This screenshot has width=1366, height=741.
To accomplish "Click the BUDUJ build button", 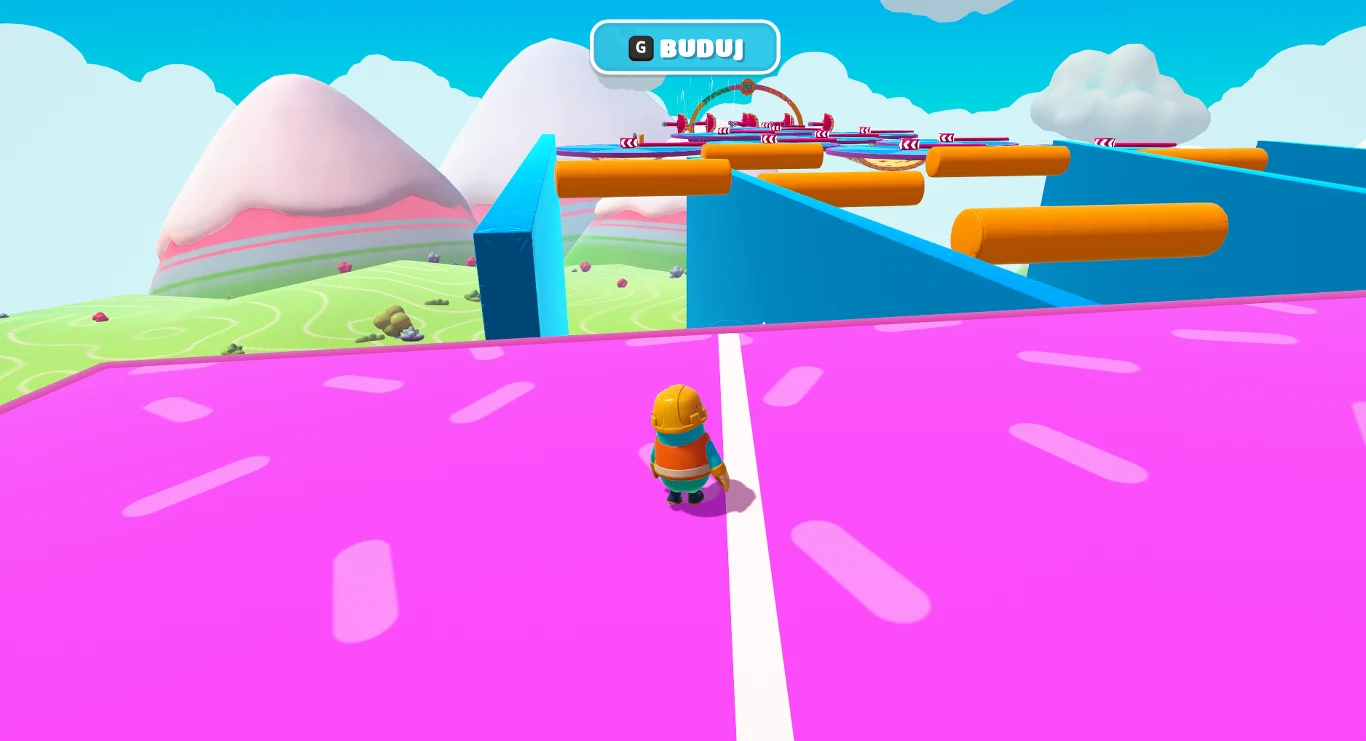I will click(x=685, y=47).
